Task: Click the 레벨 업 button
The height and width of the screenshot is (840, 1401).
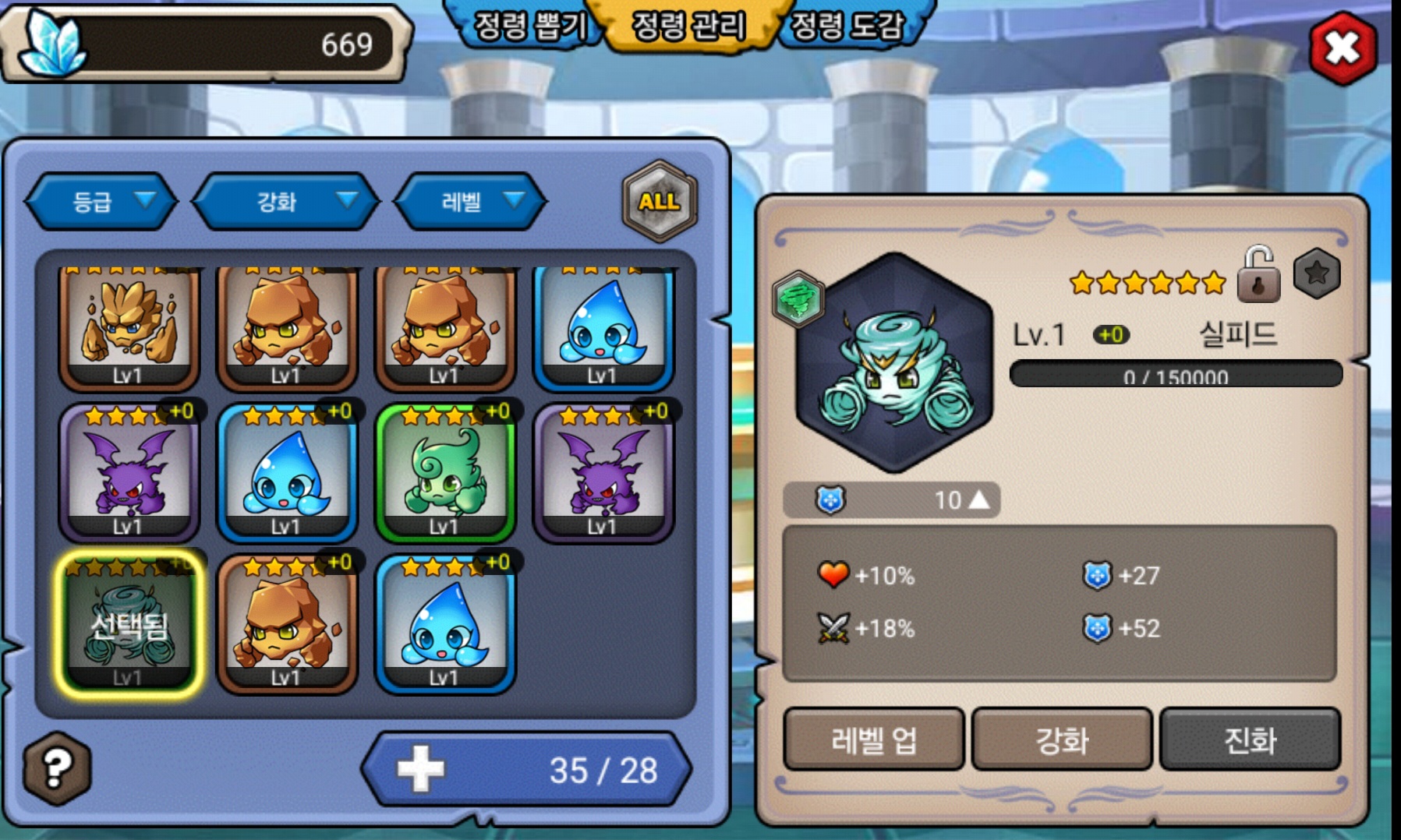Action: (x=873, y=739)
